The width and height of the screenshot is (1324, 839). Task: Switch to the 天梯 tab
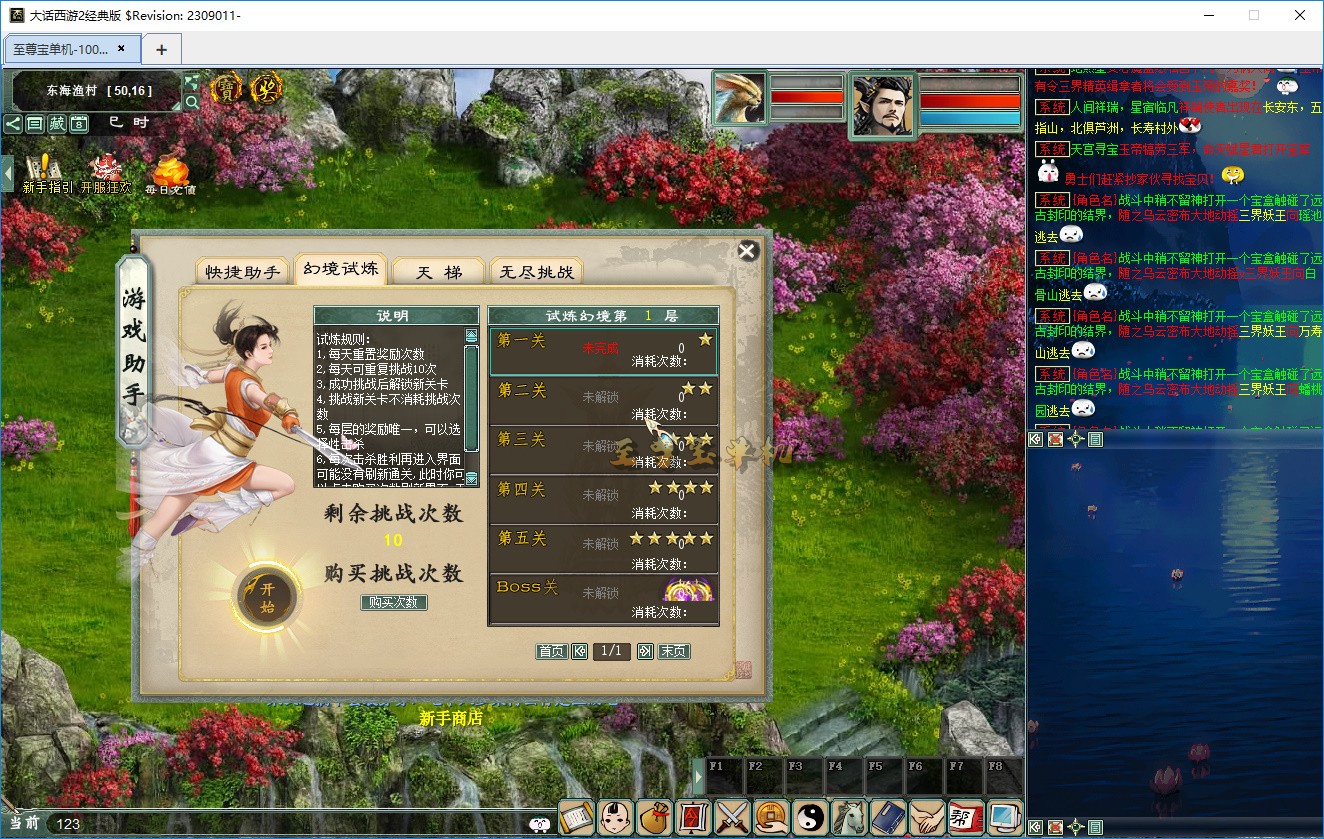point(439,271)
